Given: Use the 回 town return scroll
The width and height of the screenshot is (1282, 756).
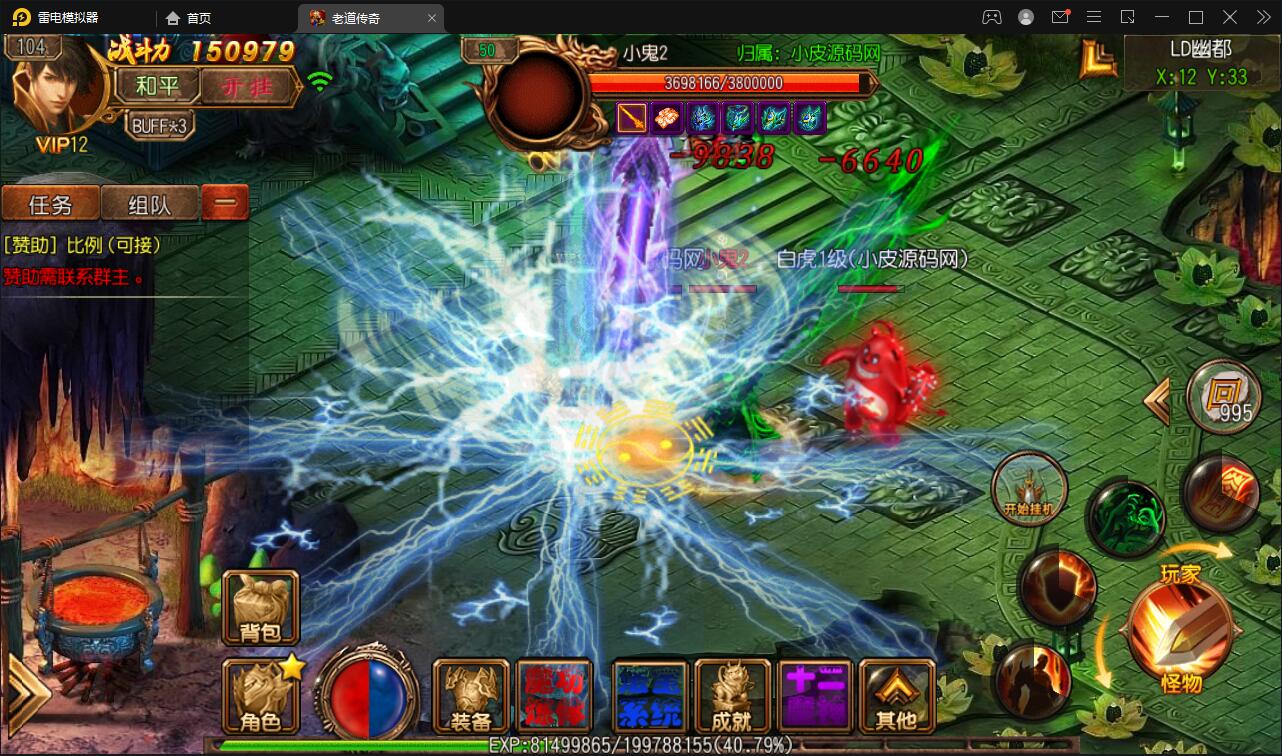Looking at the screenshot, I should click(1223, 396).
